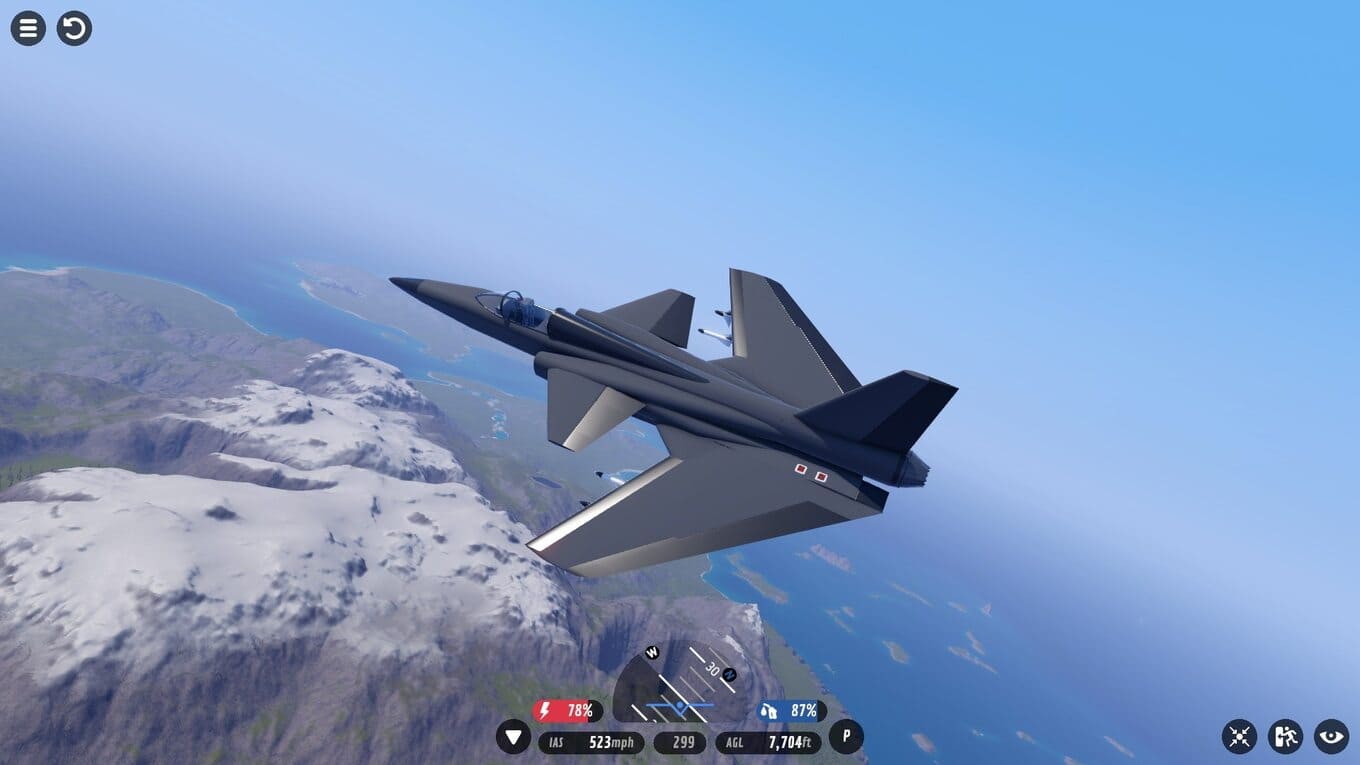Screen dimensions: 1360x765
Task: Toggle the round P button
Action: coord(846,737)
